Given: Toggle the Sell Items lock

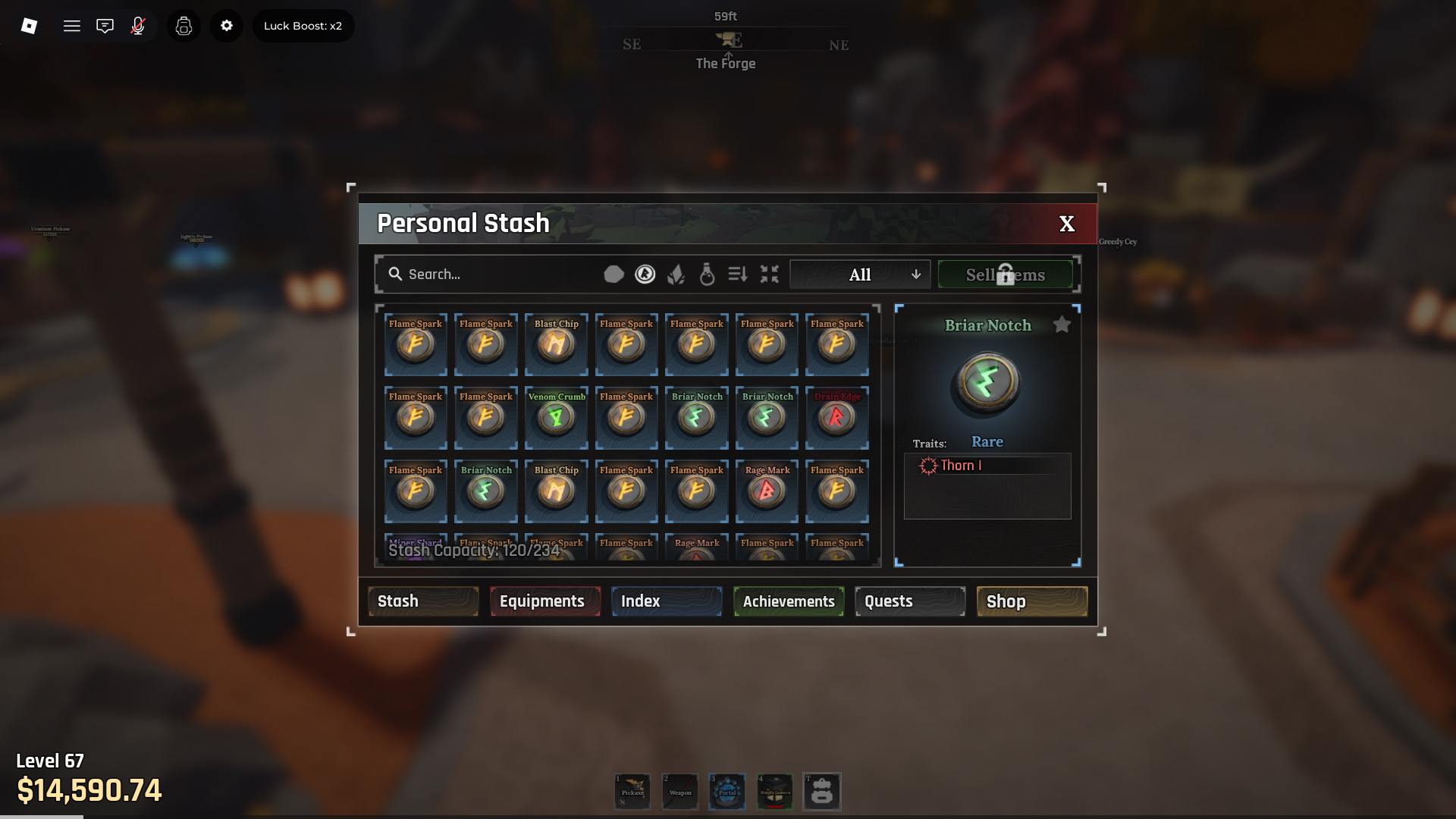Looking at the screenshot, I should [x=1005, y=274].
